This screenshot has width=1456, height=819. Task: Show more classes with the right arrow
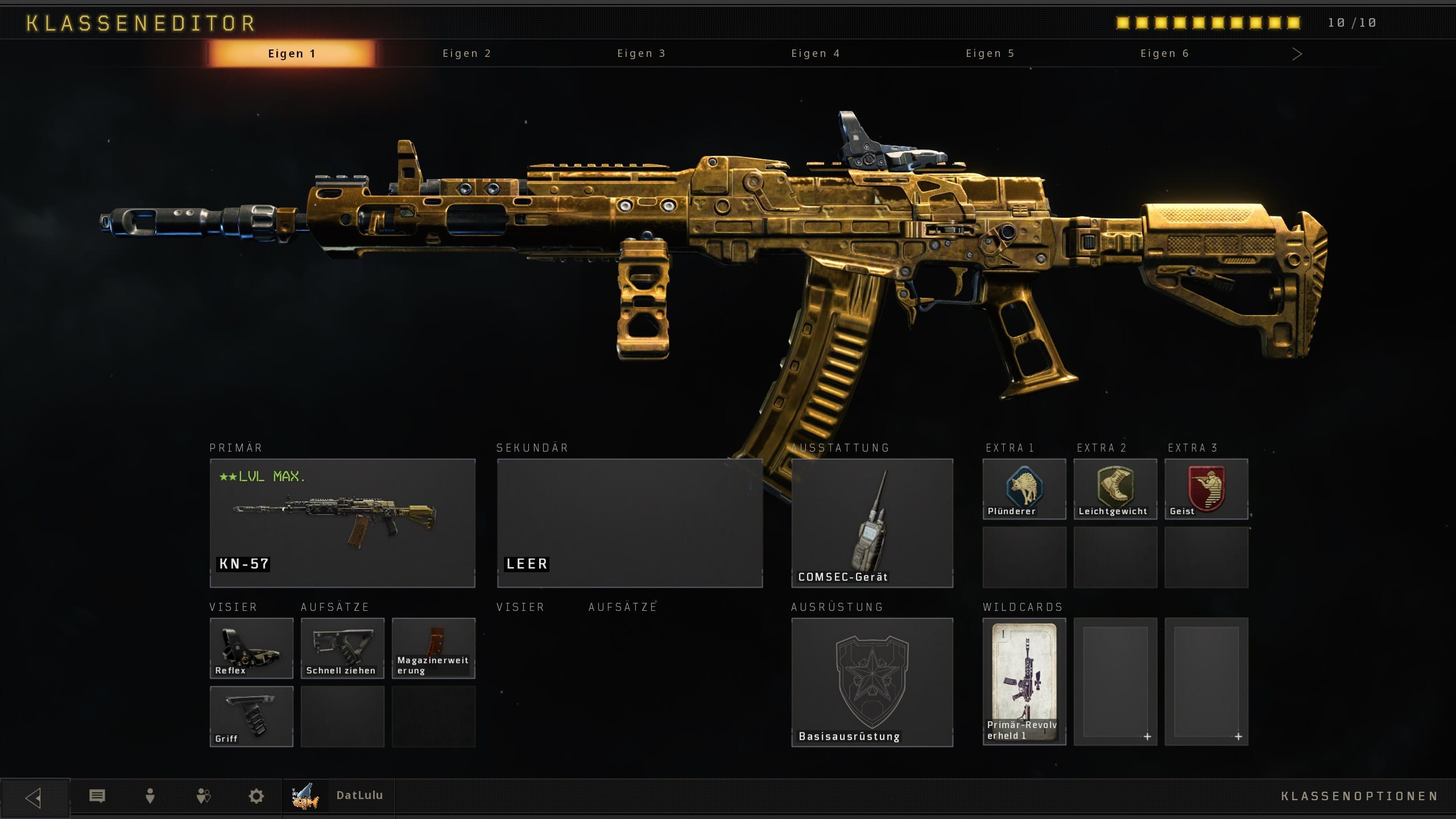click(1297, 54)
